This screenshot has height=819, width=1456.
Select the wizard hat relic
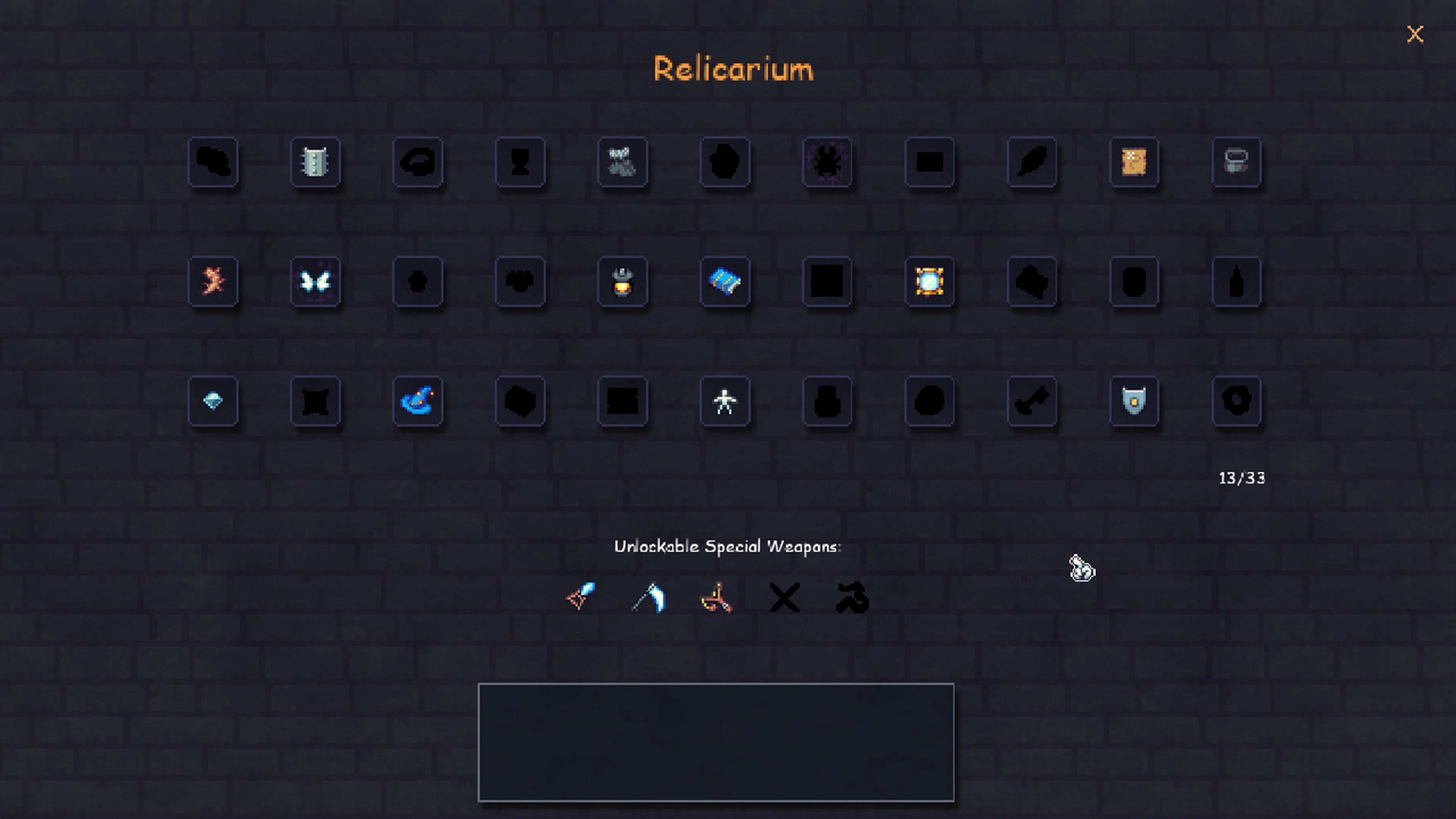418,401
